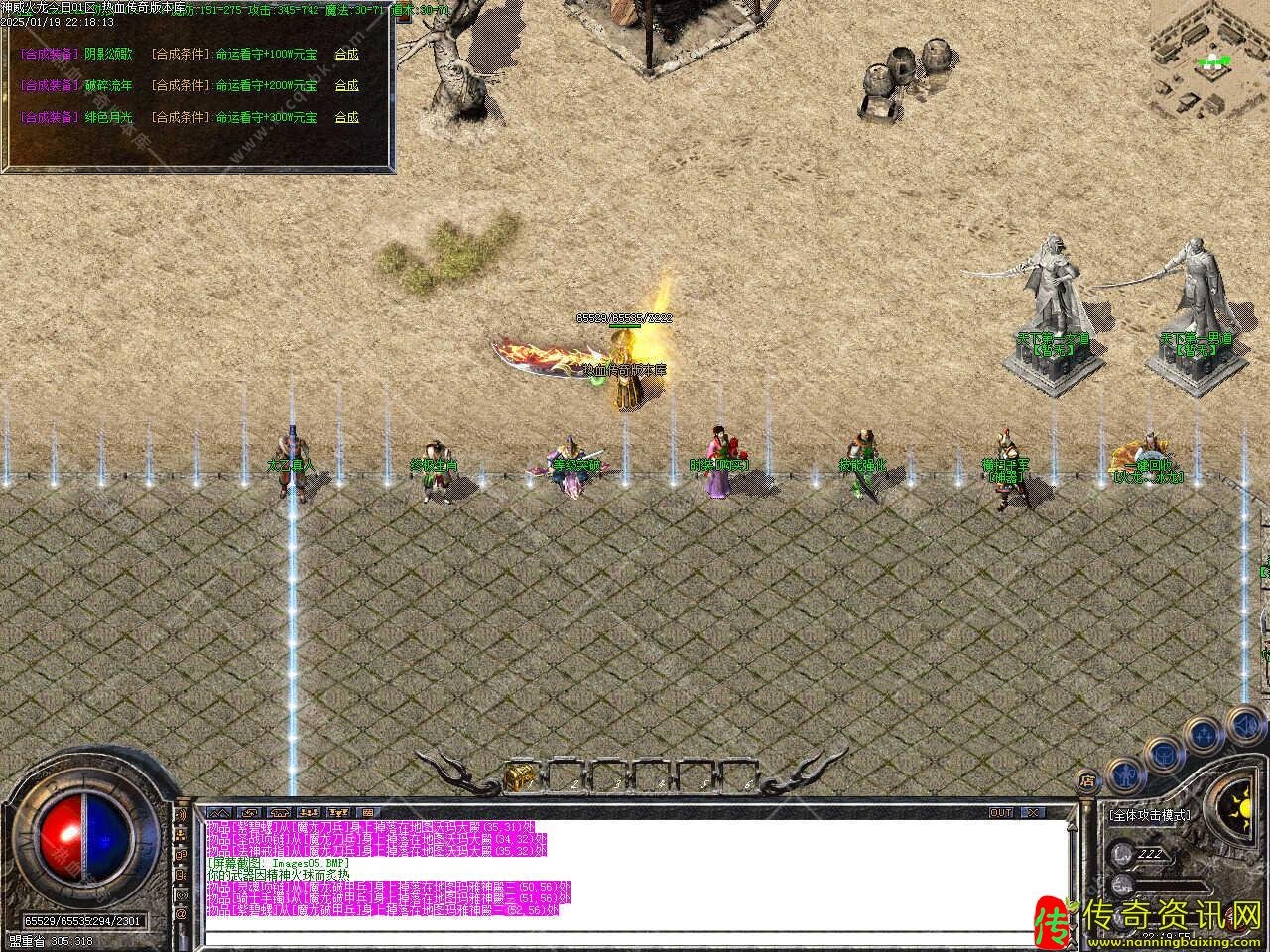Select the treasure chest in belt slot 1

point(516,775)
